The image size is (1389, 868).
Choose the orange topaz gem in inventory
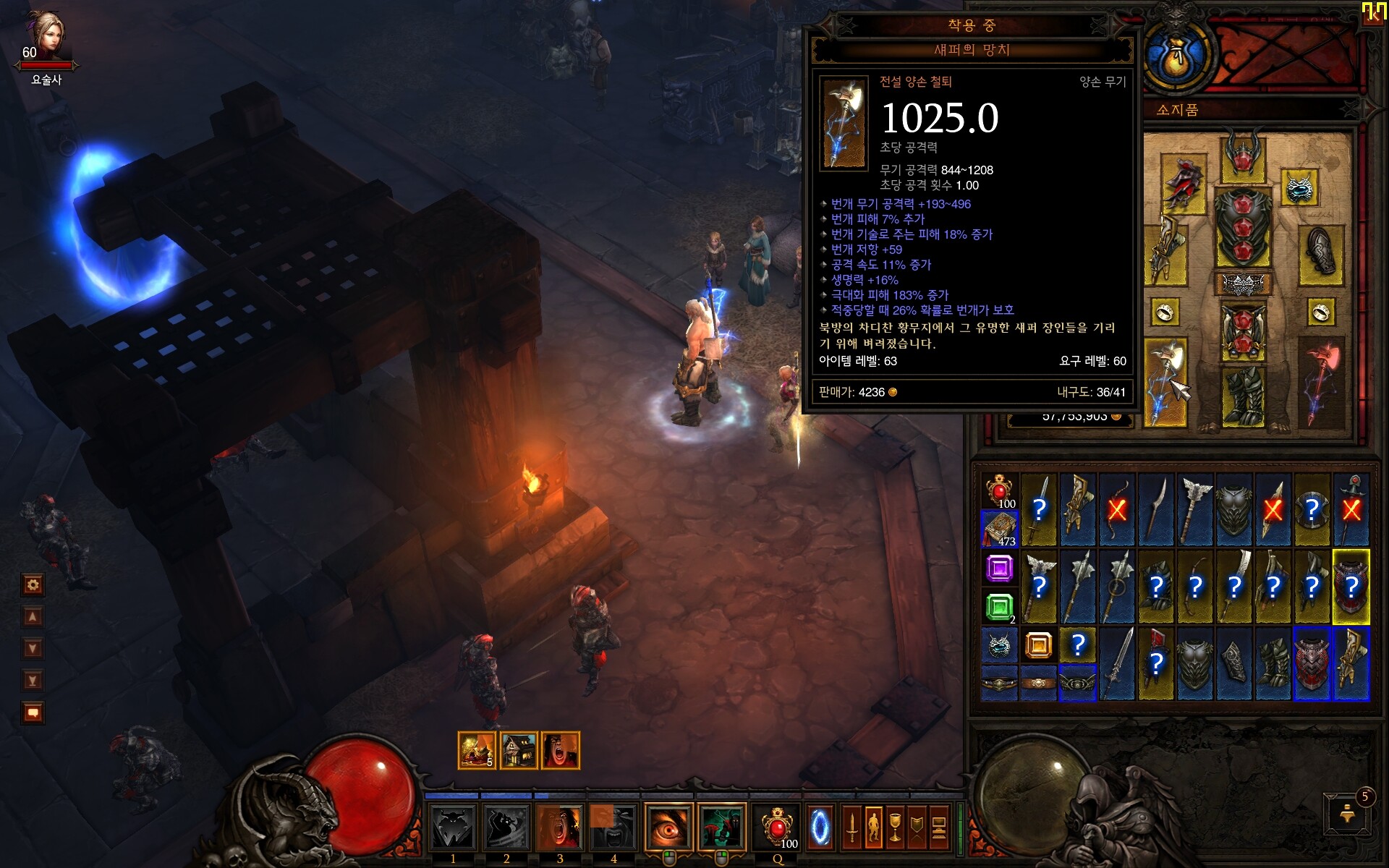tap(1038, 644)
